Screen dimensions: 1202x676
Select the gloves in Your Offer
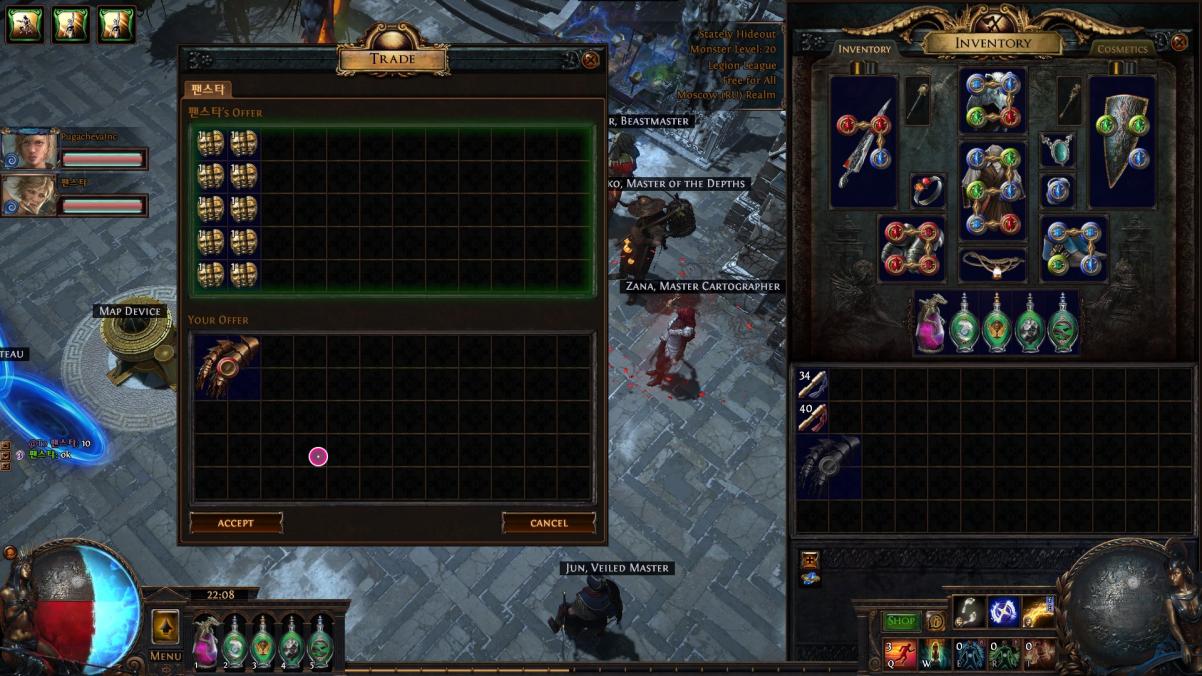(x=227, y=367)
